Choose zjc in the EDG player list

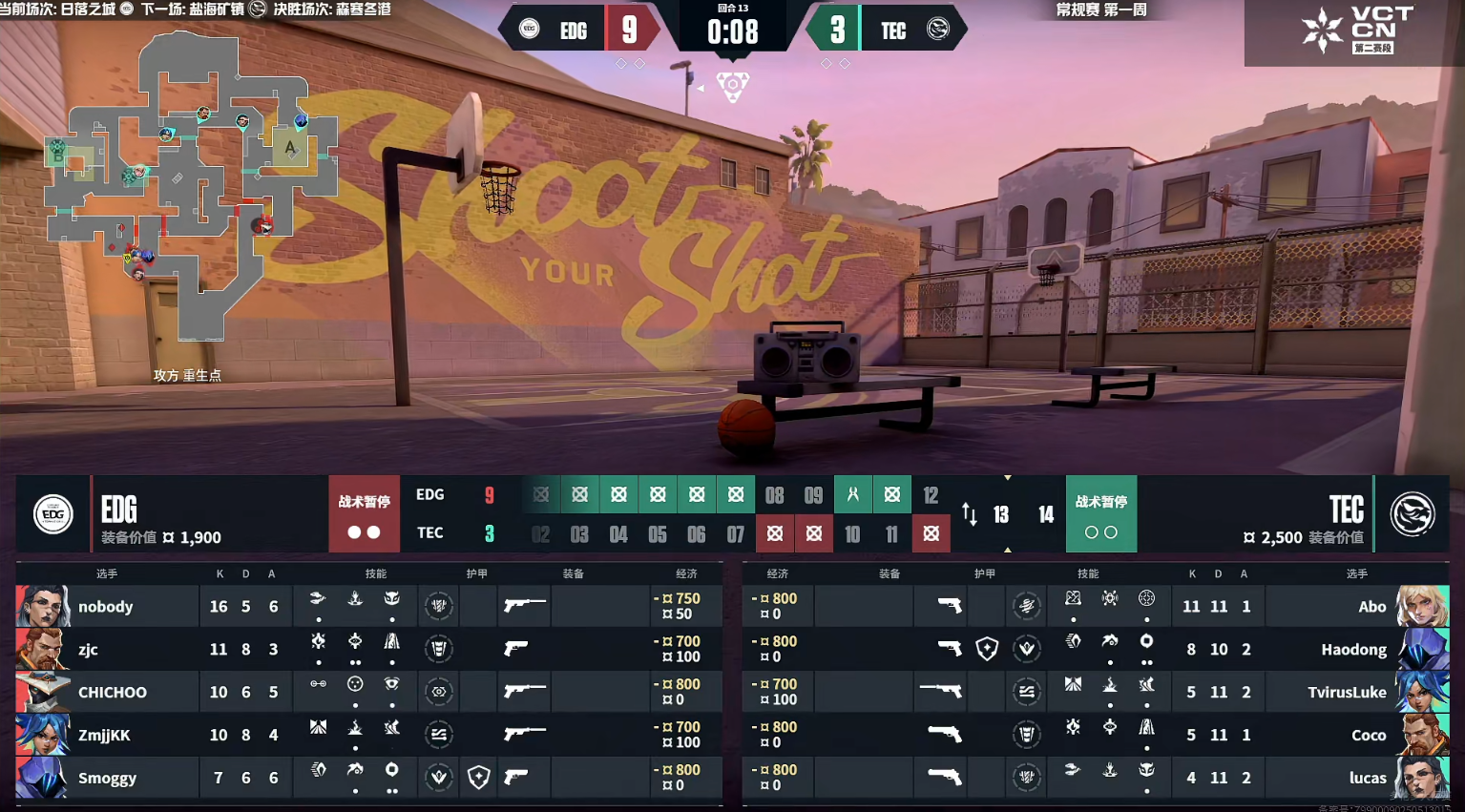coord(88,650)
